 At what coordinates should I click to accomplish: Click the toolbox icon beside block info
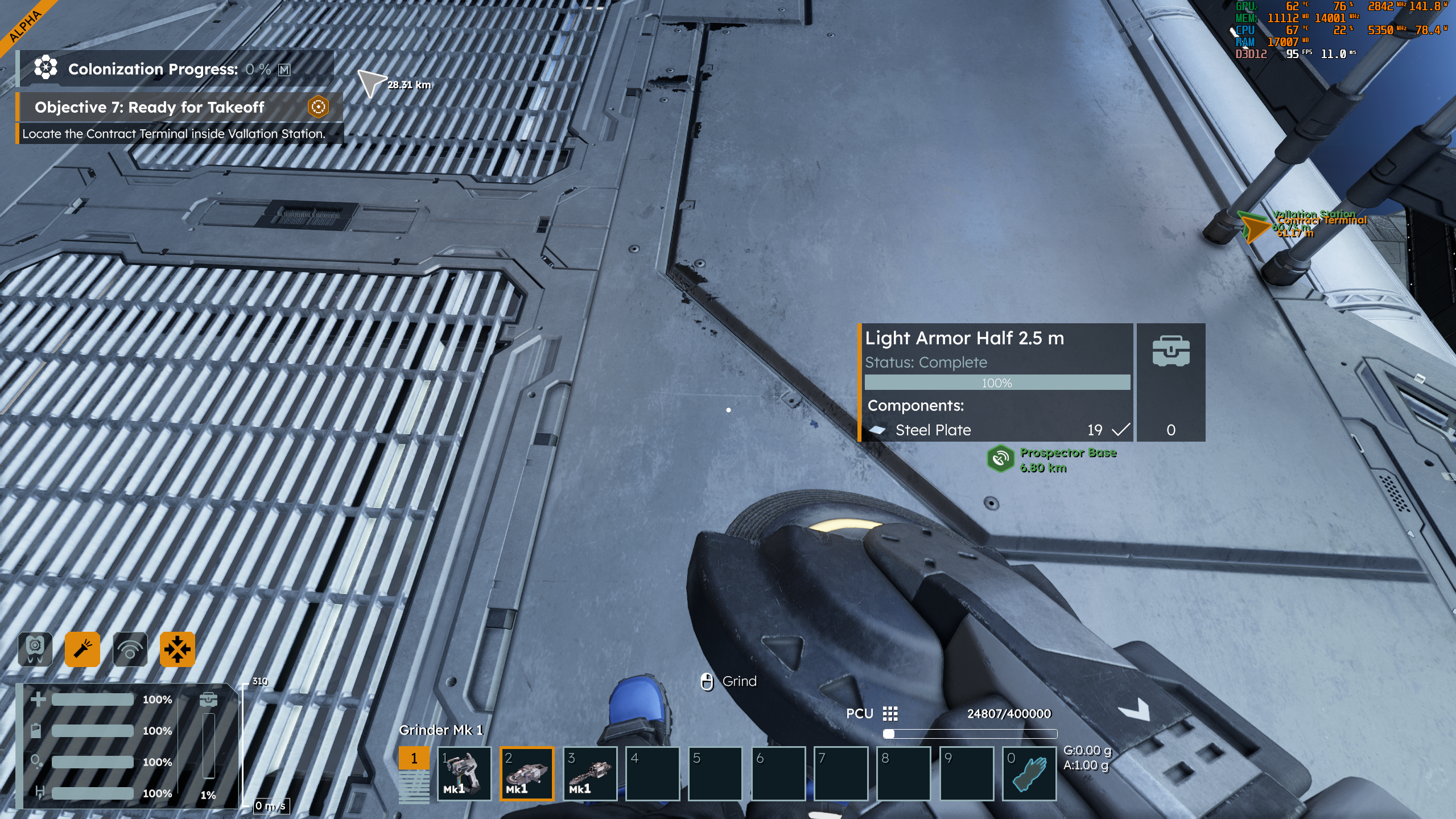pos(1170,351)
